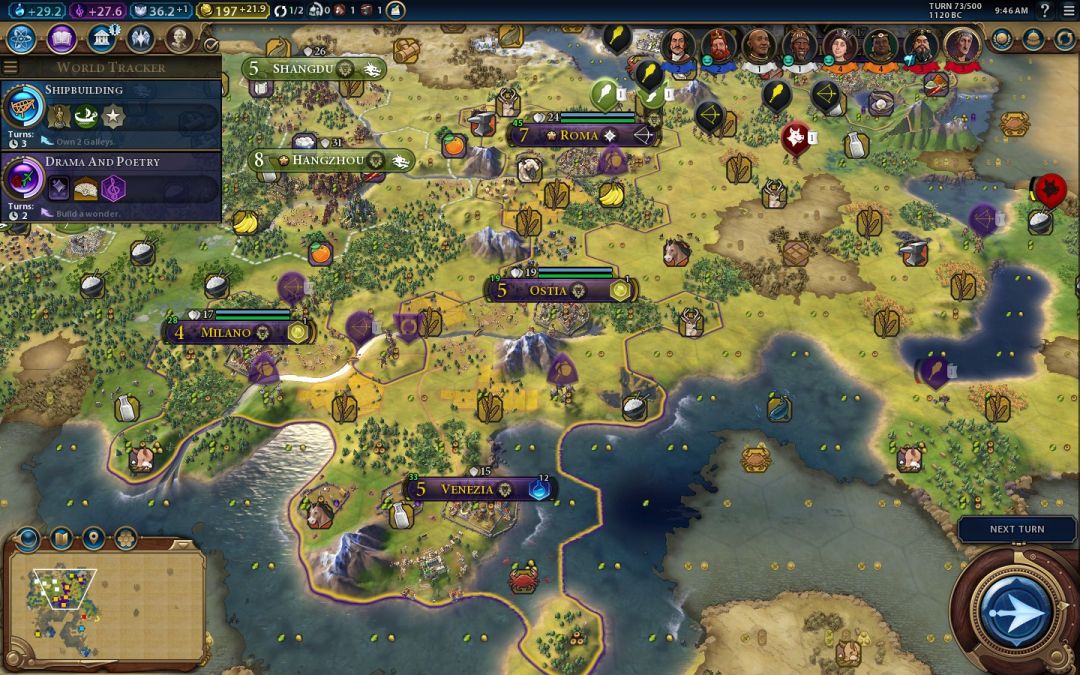1080x675 pixels.
Task: Open the World Tracker options menu
Action: coord(11,67)
